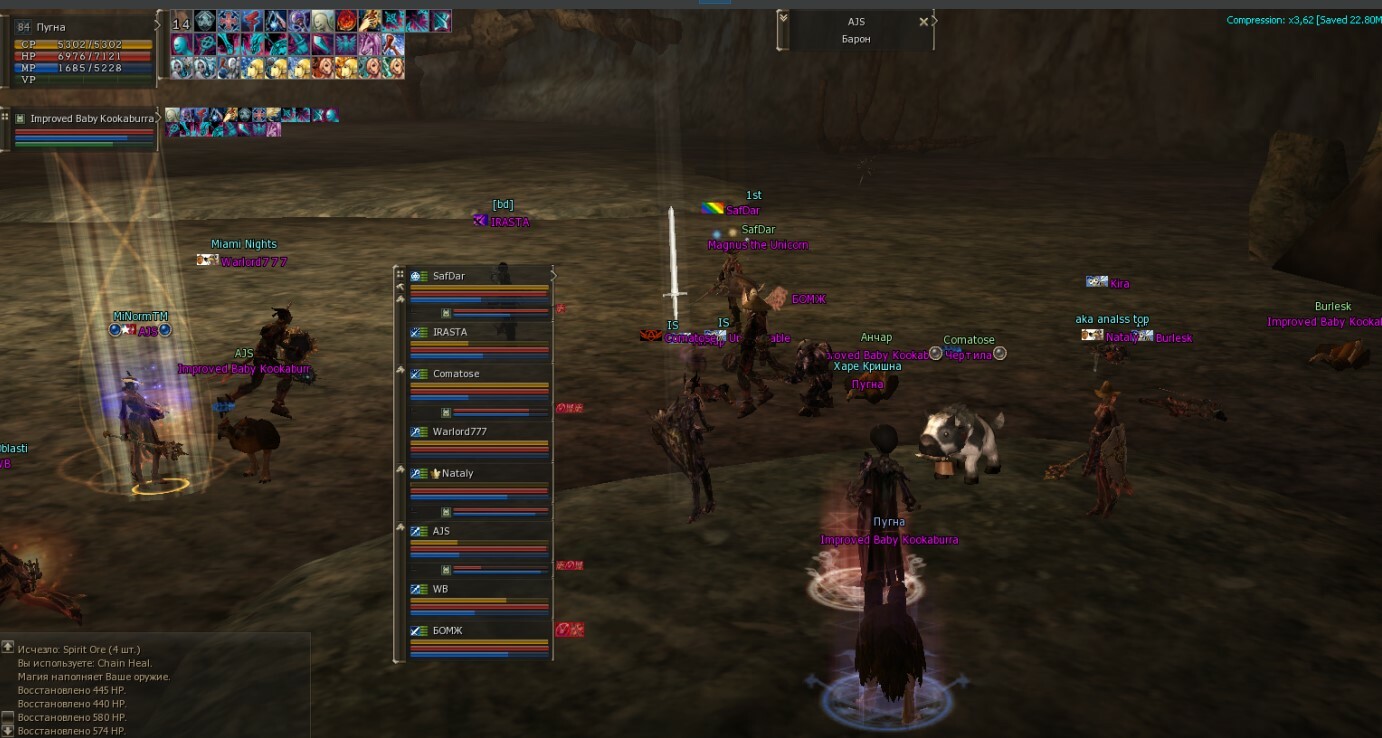1382x738 pixels.
Task: Close the AJS target window
Action: coord(923,21)
